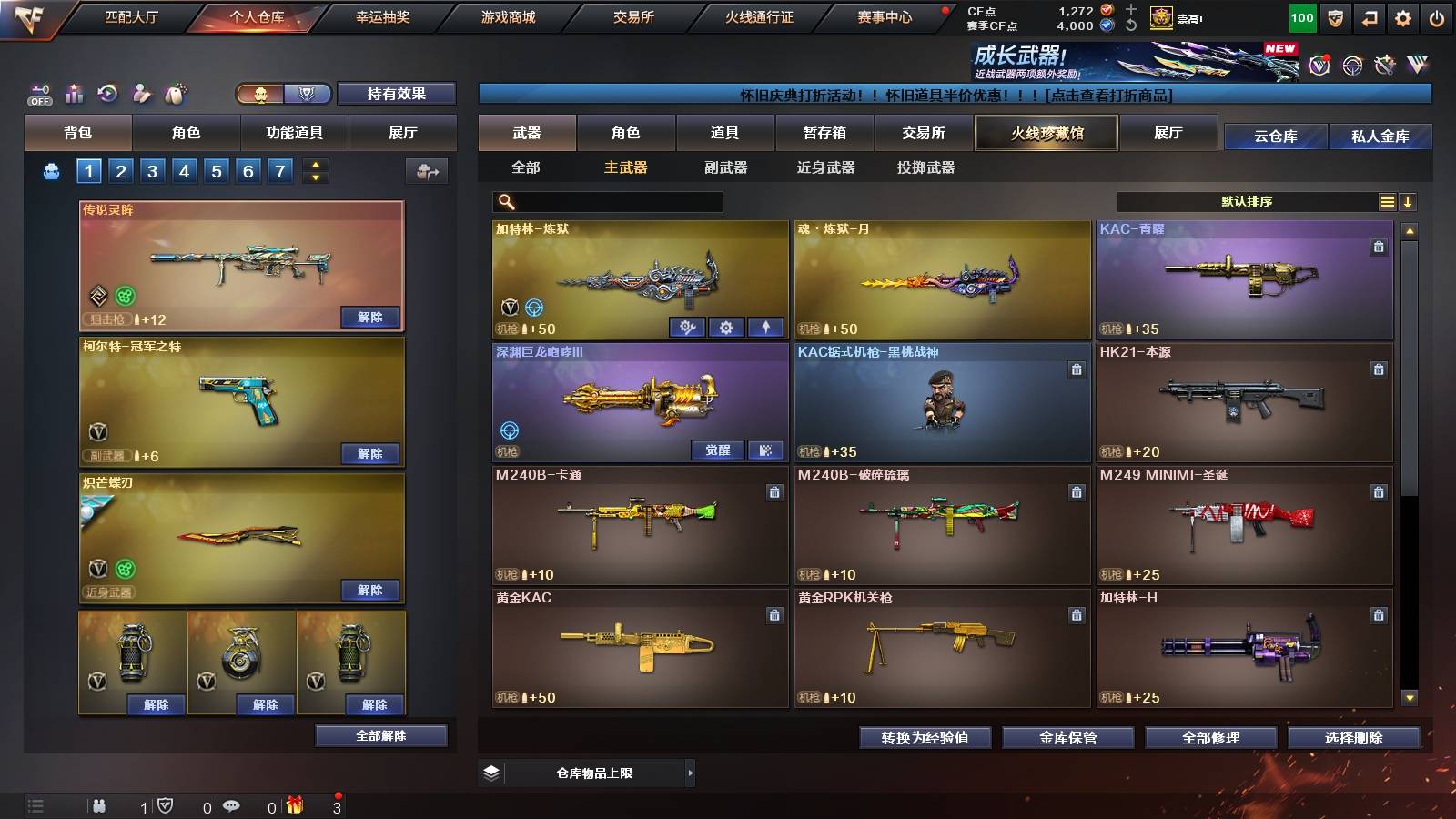Toggle the sort direction arrow beside 默认排序

(1409, 201)
